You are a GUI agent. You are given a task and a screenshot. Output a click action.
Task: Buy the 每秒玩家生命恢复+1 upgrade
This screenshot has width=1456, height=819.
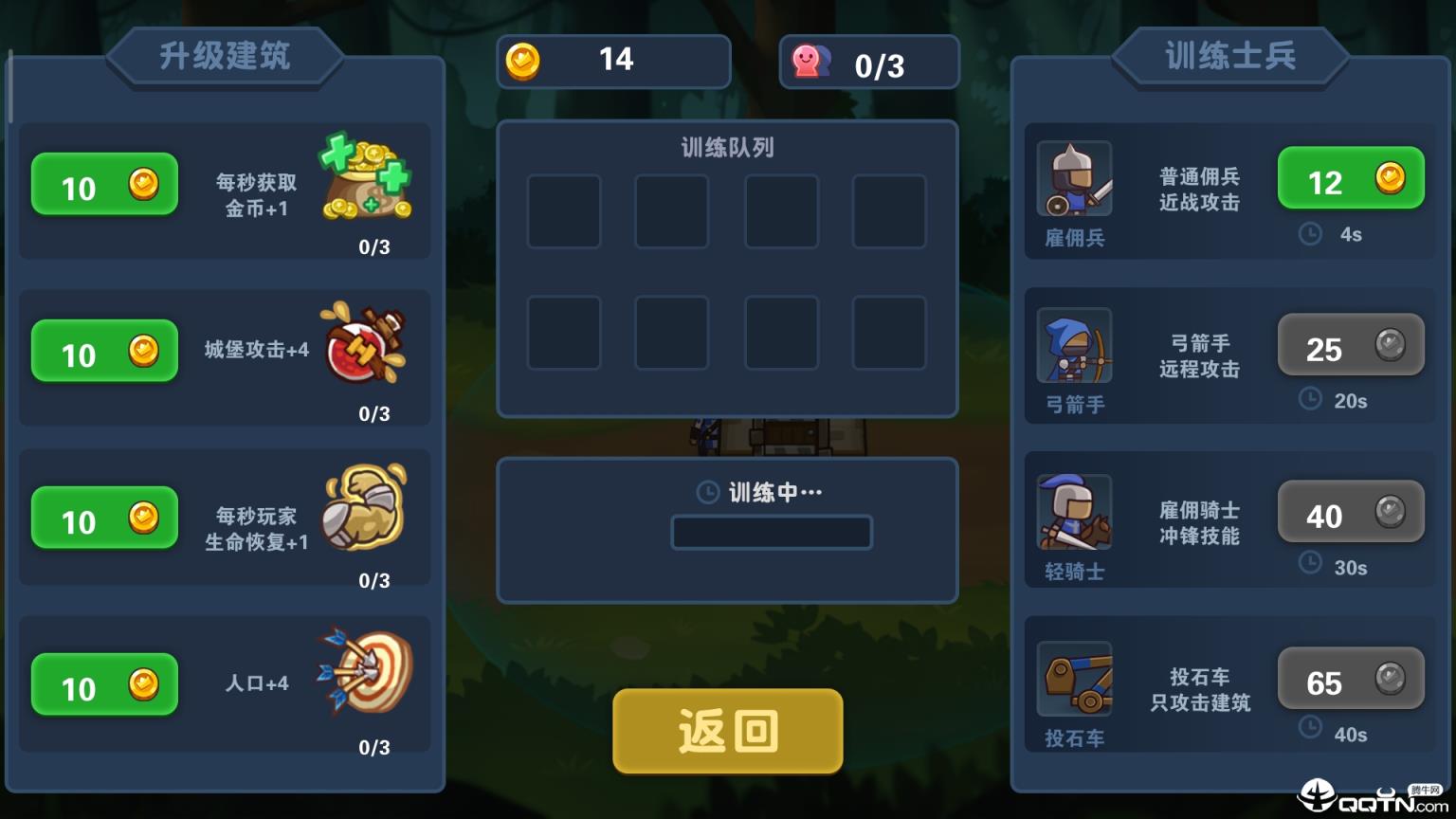pyautogui.click(x=104, y=519)
